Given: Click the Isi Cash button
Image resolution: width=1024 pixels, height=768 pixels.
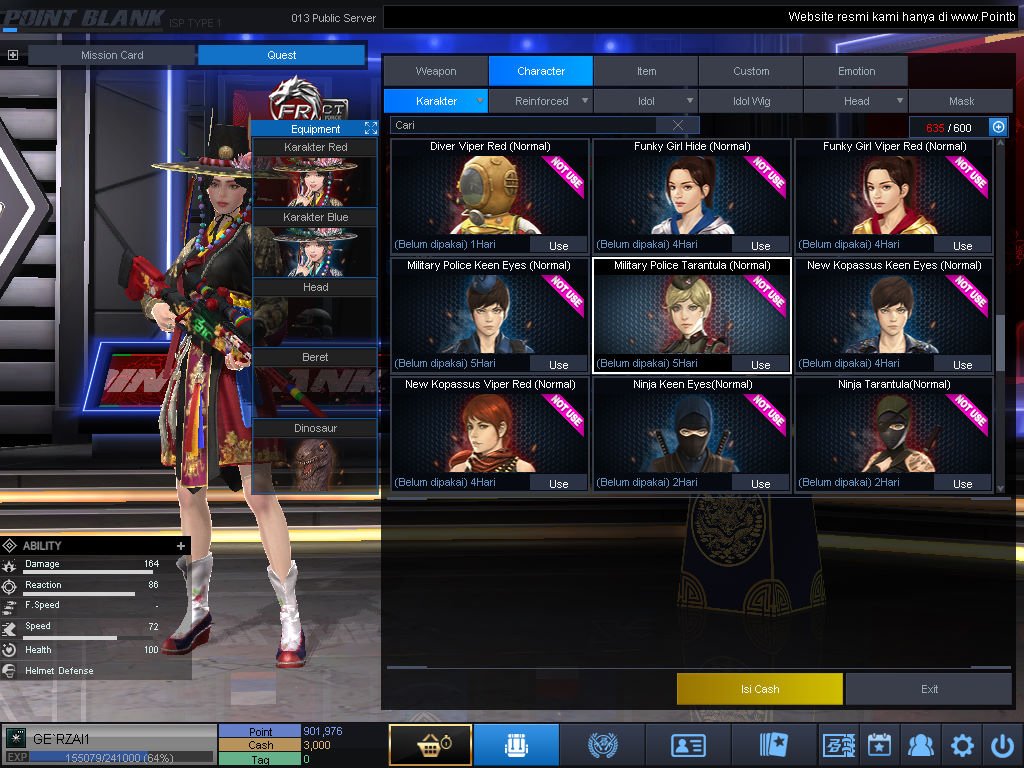Looking at the screenshot, I should point(760,689).
